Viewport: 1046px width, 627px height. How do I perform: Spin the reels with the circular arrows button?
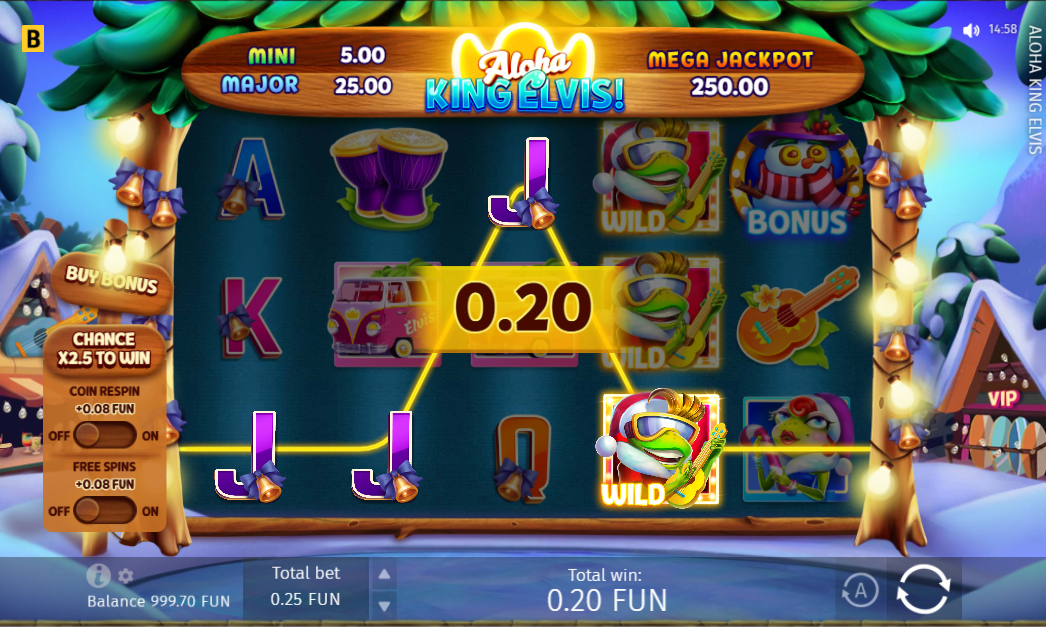[x=922, y=588]
